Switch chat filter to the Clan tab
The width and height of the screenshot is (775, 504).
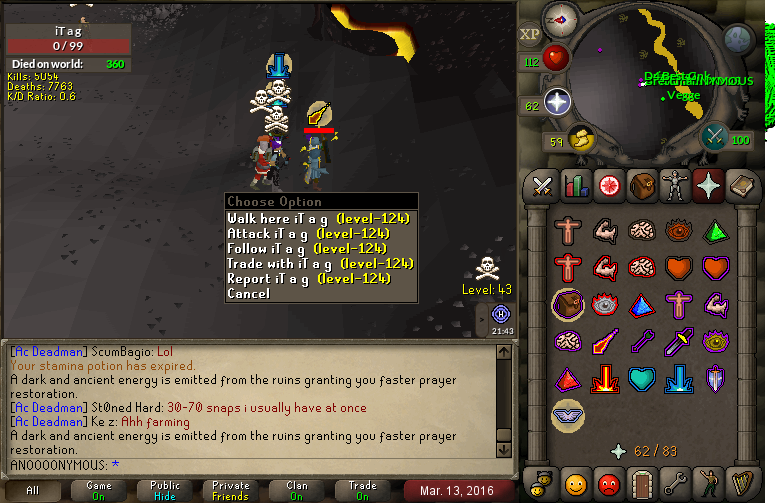(297, 490)
